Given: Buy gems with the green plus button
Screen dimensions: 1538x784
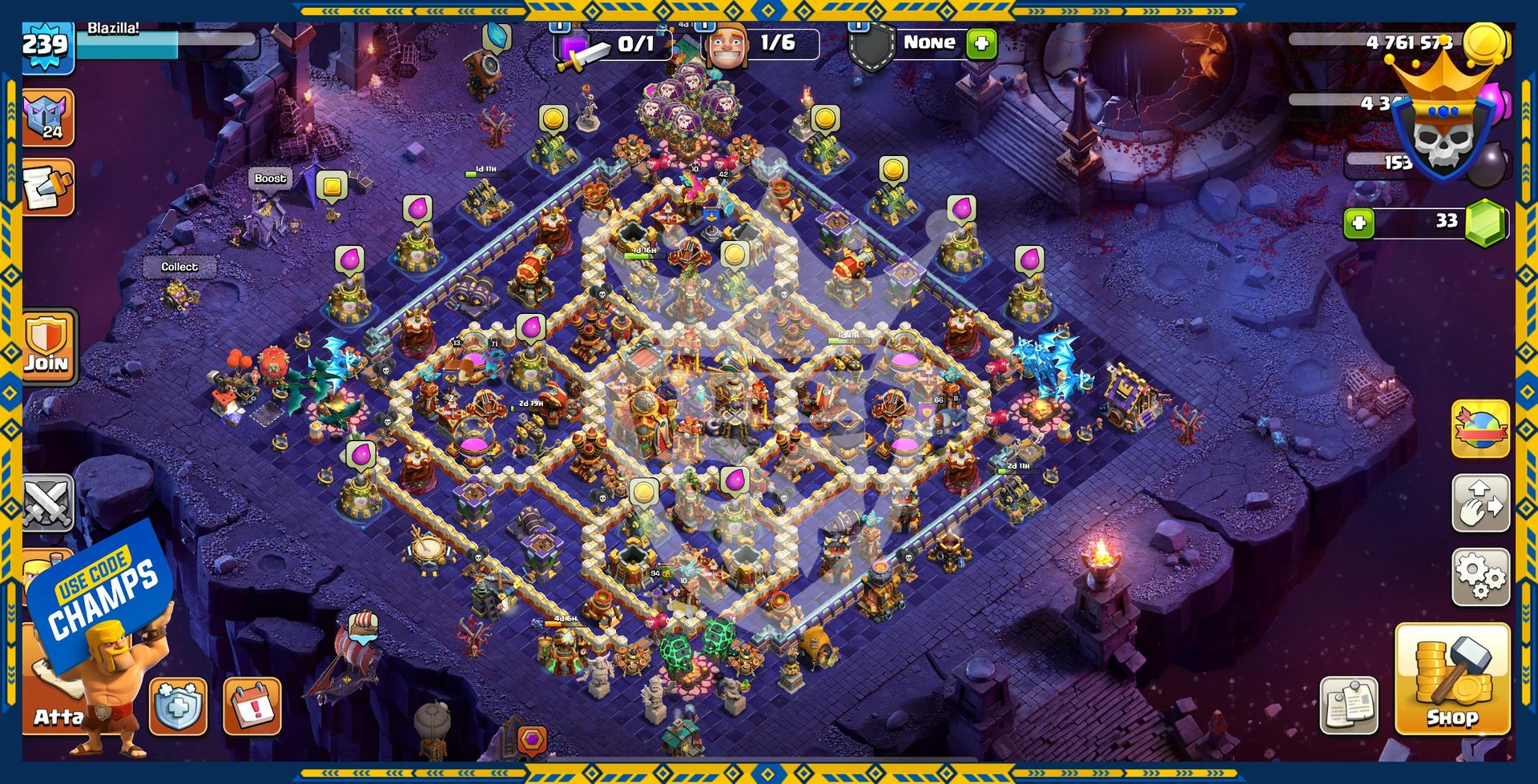Looking at the screenshot, I should click(x=1359, y=223).
